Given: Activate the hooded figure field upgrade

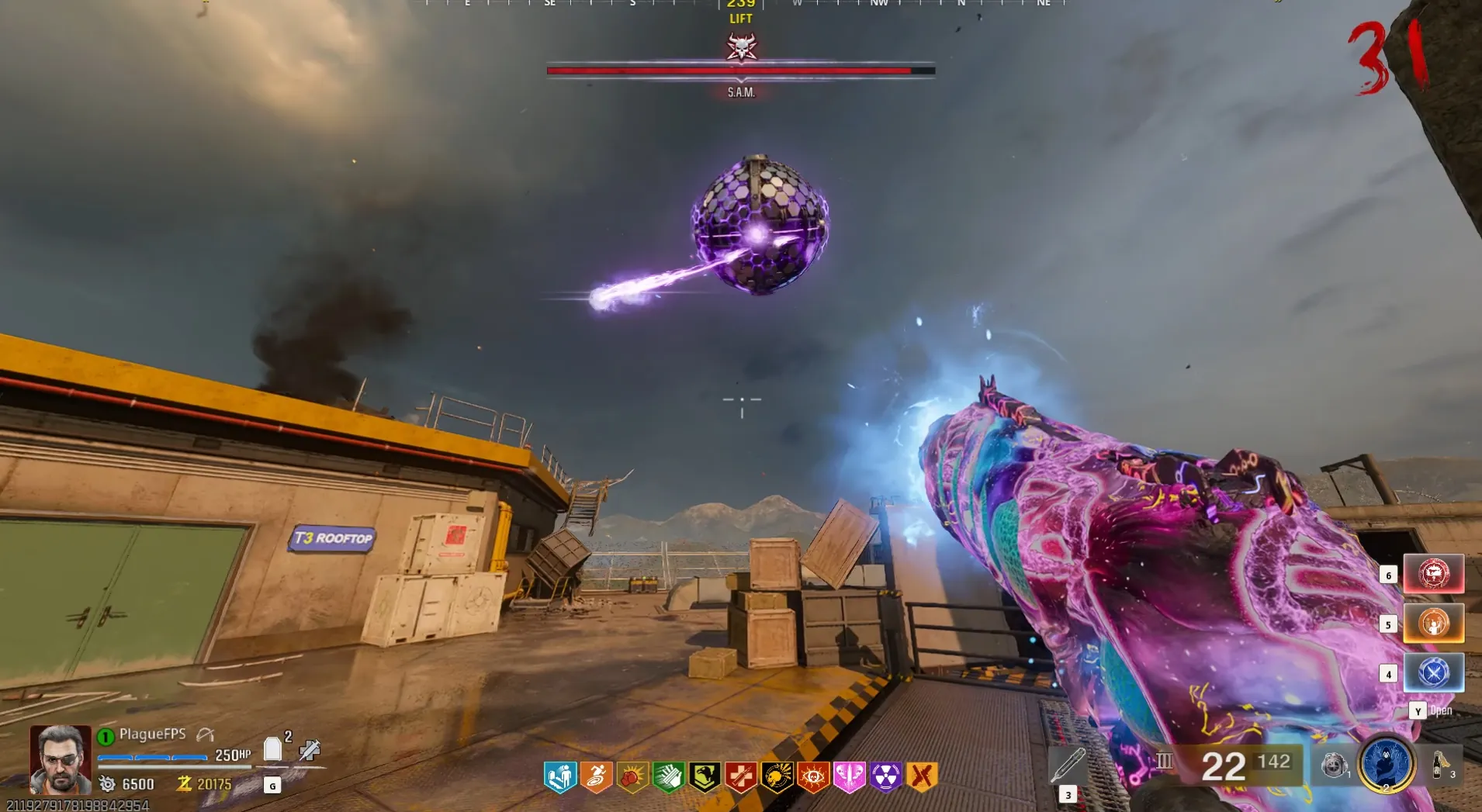Looking at the screenshot, I should pyautogui.click(x=1386, y=764).
